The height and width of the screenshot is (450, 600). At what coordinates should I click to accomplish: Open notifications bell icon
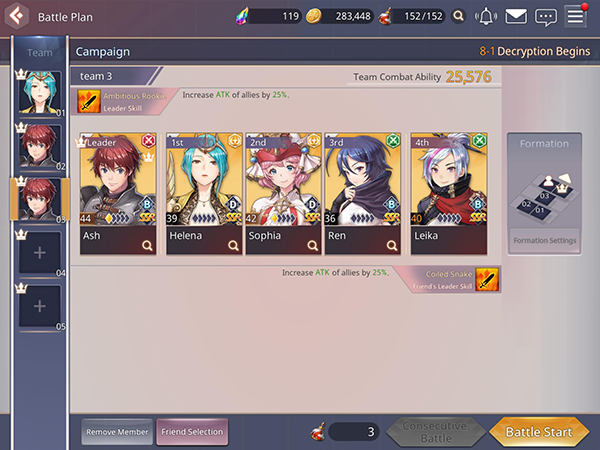click(x=486, y=16)
